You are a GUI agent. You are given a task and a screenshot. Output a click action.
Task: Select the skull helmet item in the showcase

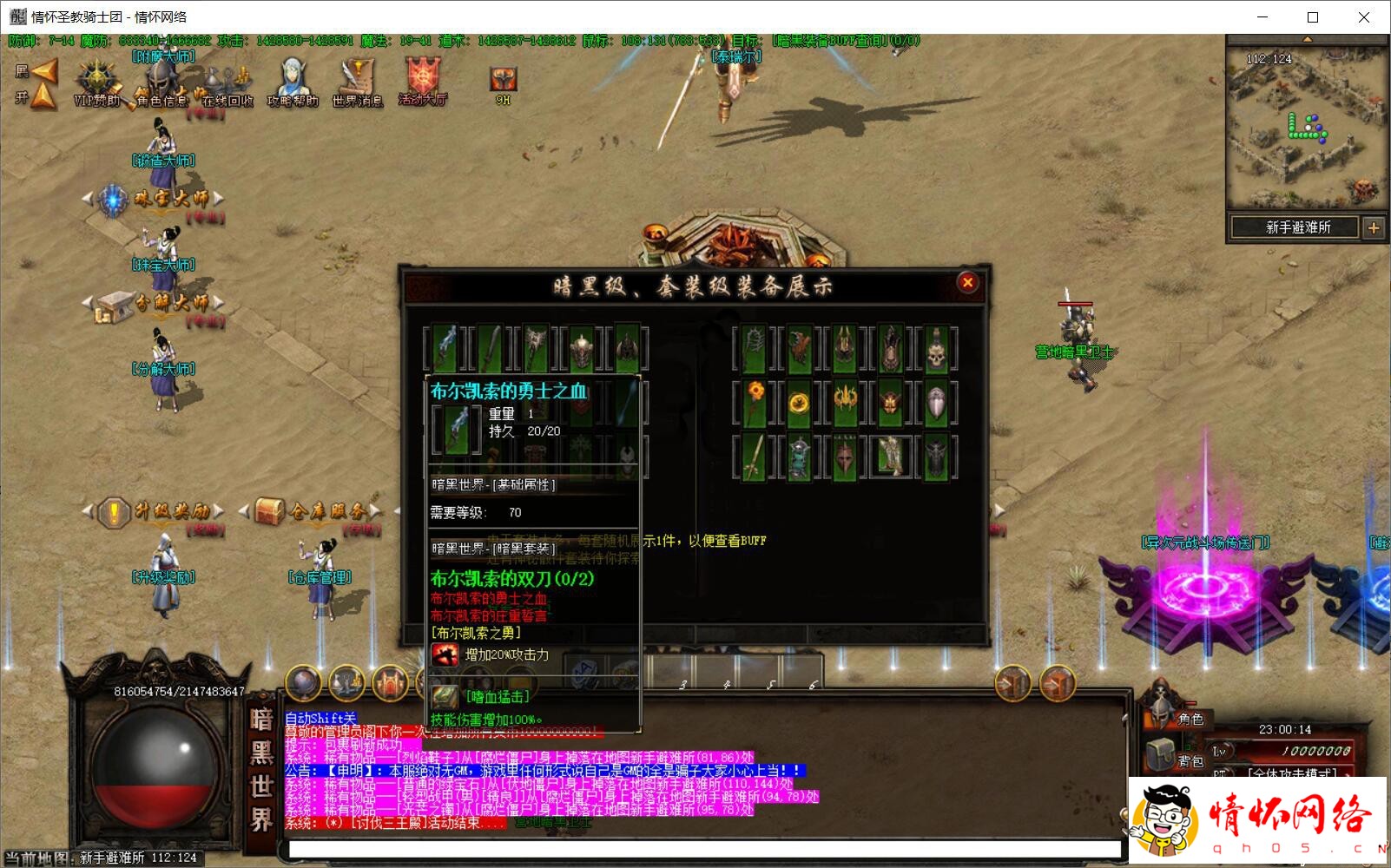(935, 349)
